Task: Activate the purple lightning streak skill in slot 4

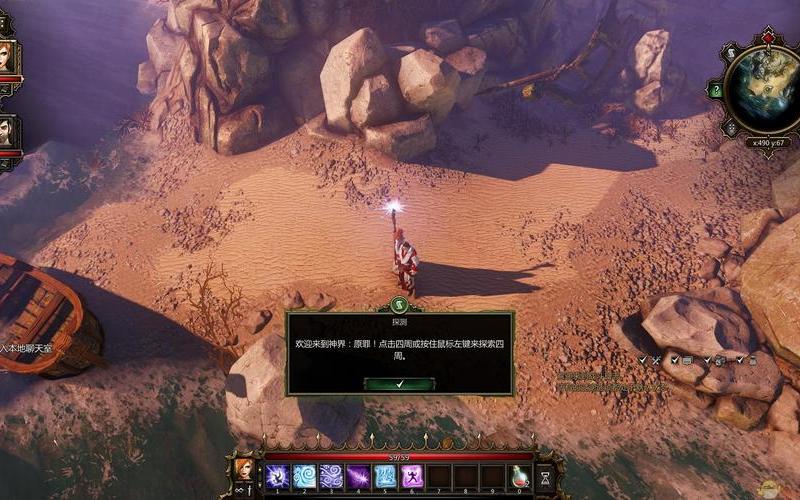Action: (359, 476)
